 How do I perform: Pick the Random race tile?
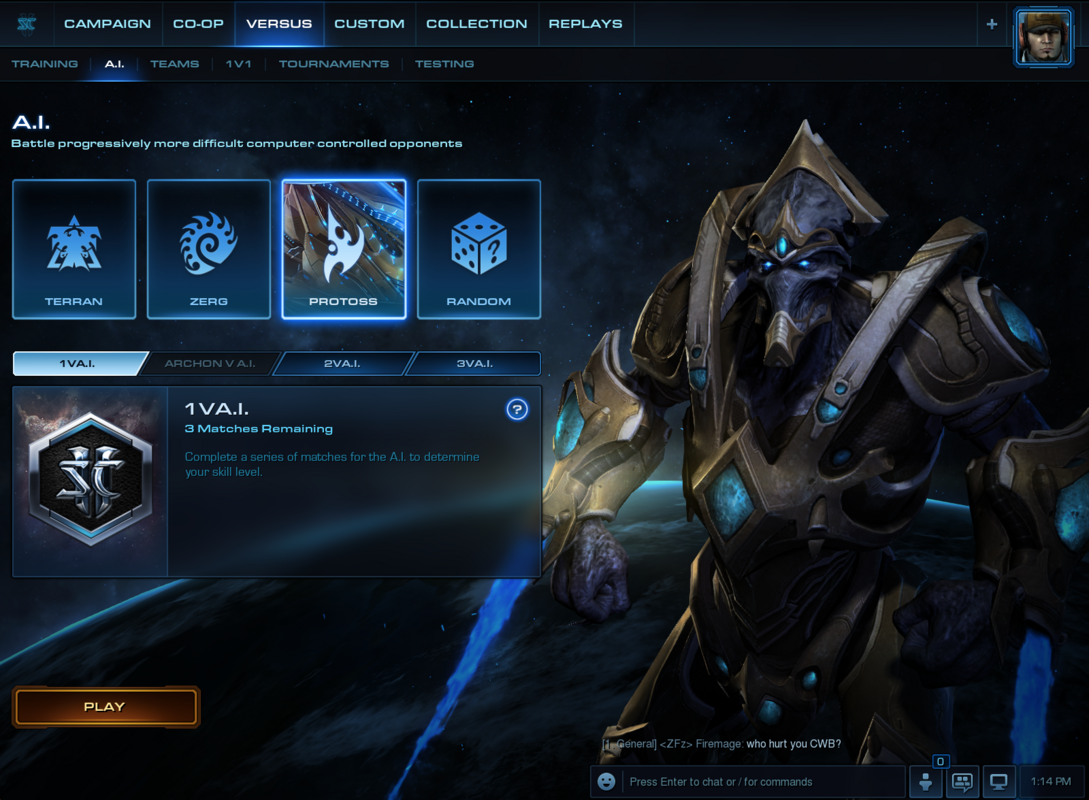click(479, 249)
